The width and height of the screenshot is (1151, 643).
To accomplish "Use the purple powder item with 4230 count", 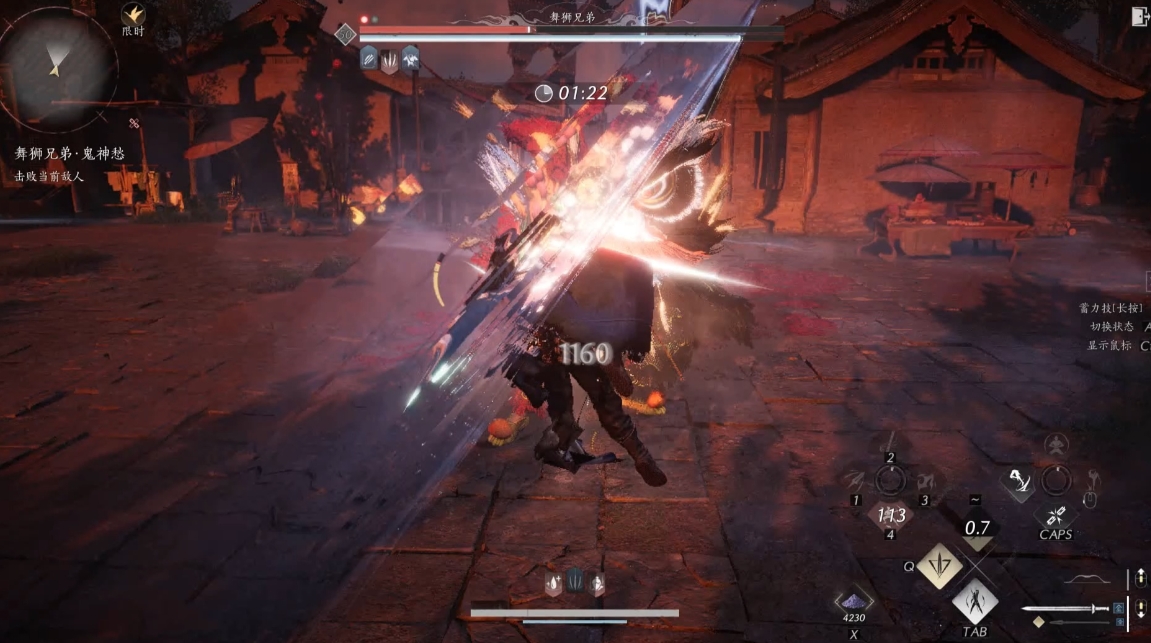I will (x=854, y=600).
